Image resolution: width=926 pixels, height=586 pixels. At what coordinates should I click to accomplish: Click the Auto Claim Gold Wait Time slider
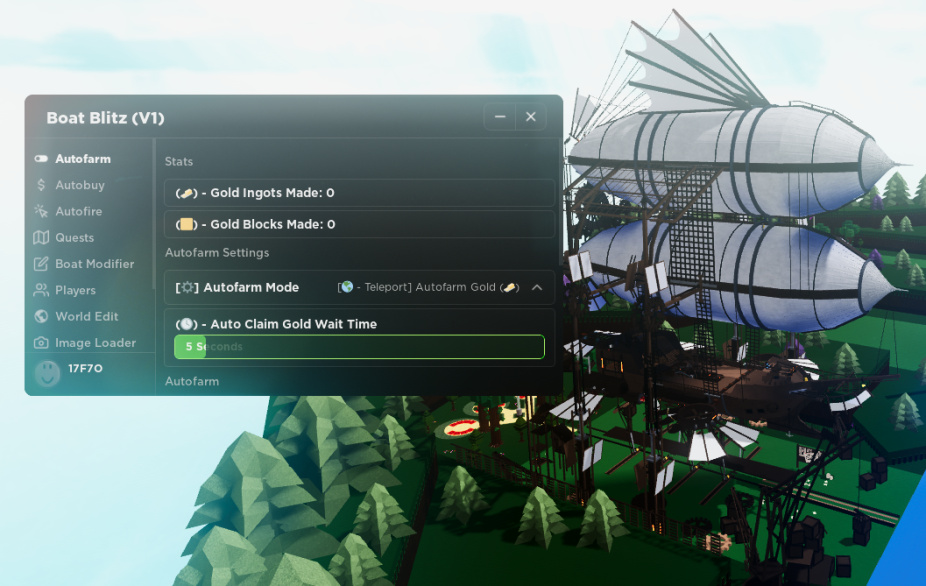pos(359,347)
